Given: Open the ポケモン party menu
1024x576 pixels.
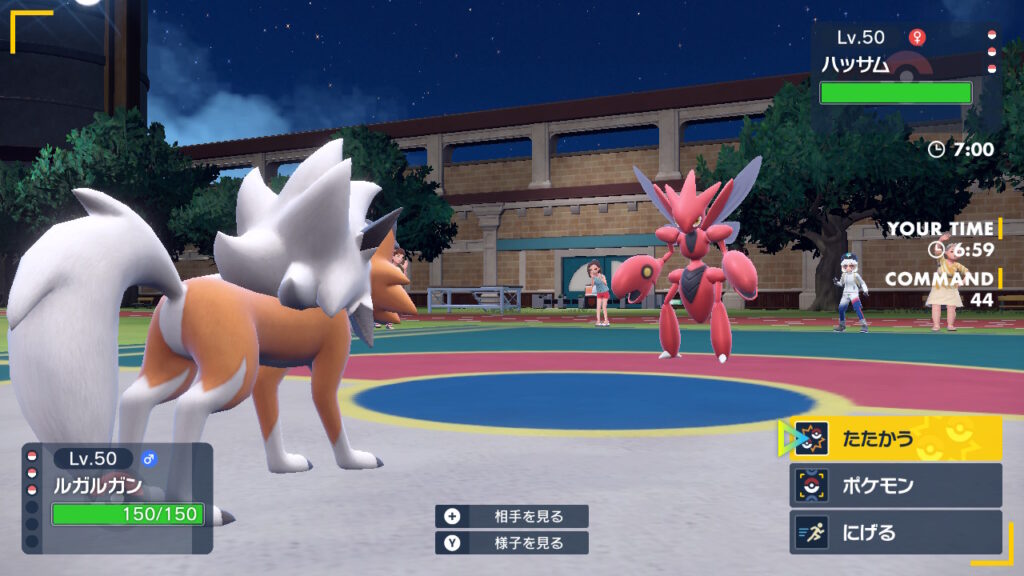Looking at the screenshot, I should coord(895,485).
